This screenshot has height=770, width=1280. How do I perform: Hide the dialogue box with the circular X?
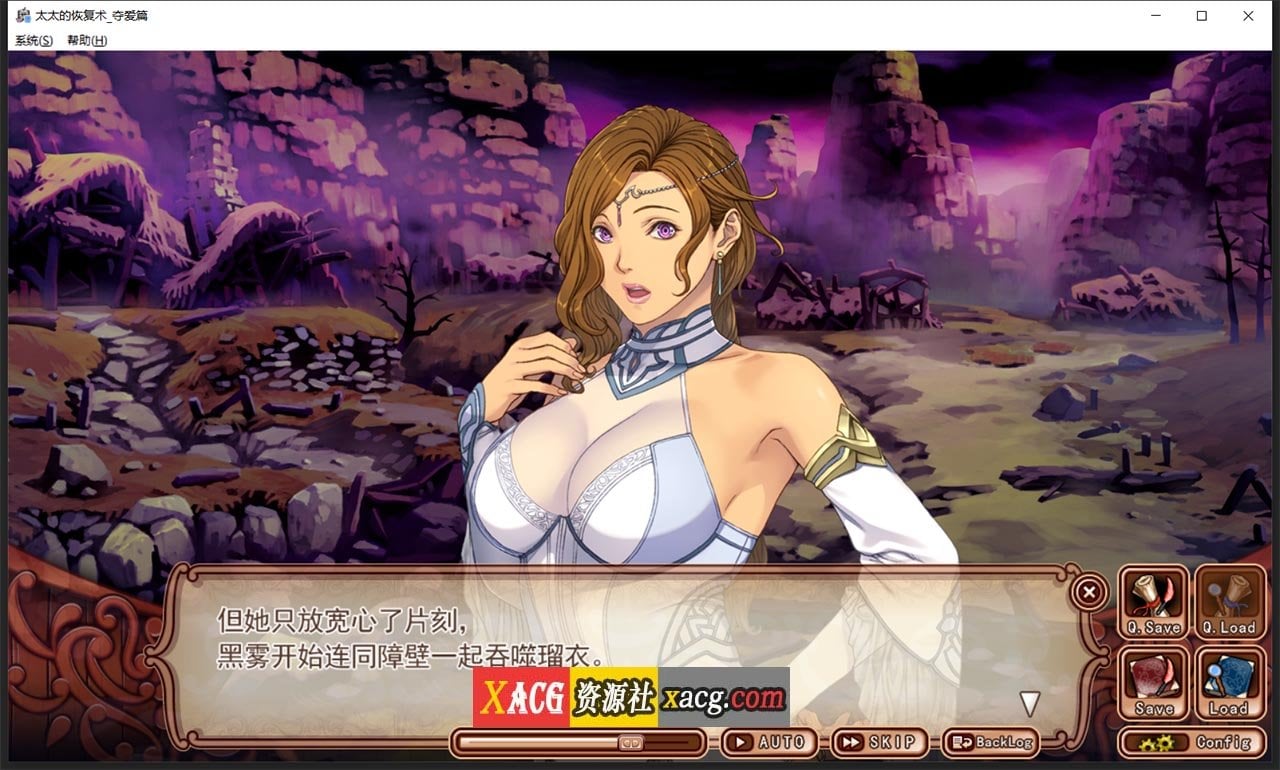point(1088,592)
